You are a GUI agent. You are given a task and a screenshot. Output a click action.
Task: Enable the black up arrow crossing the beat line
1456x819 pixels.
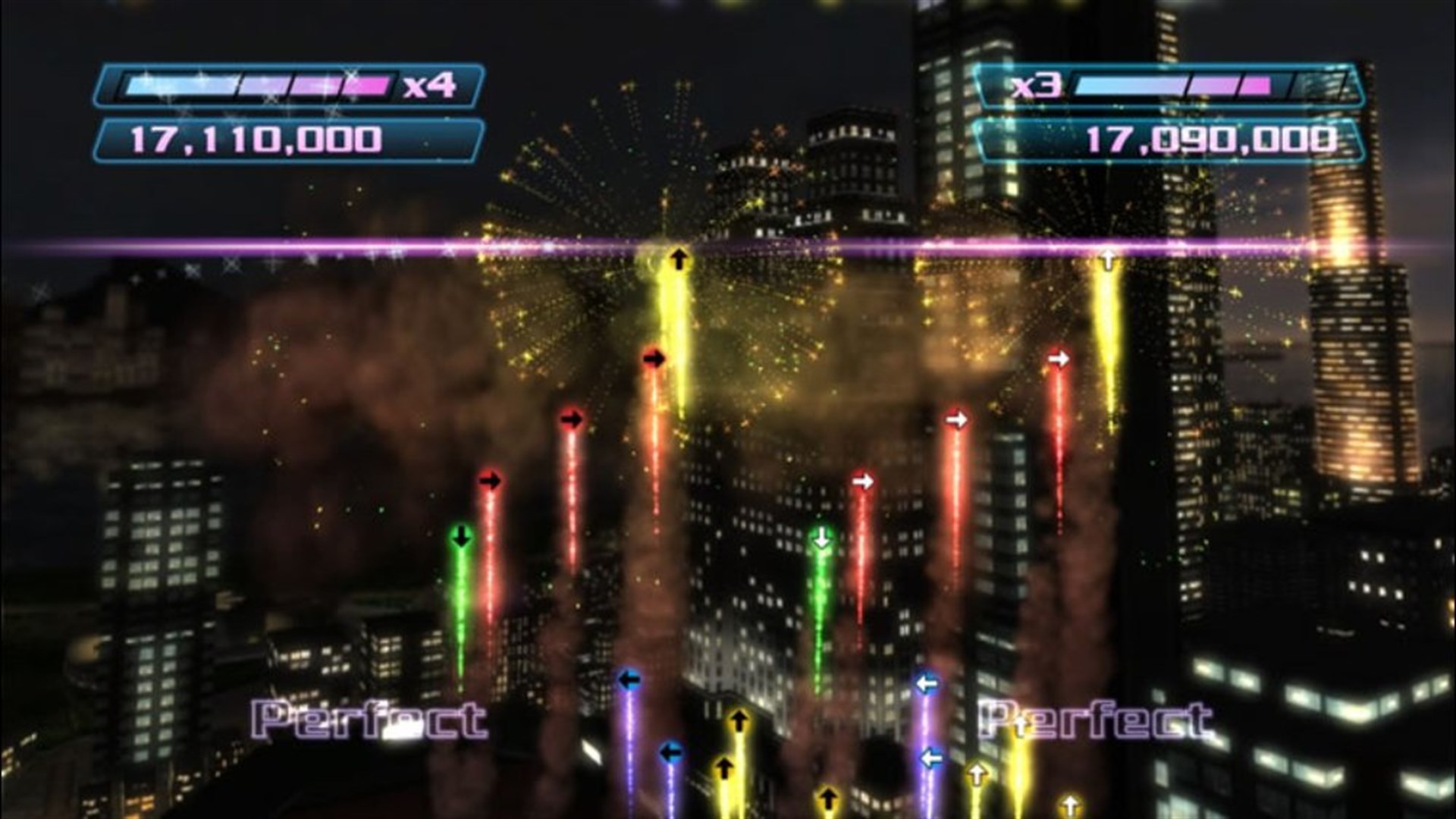677,256
